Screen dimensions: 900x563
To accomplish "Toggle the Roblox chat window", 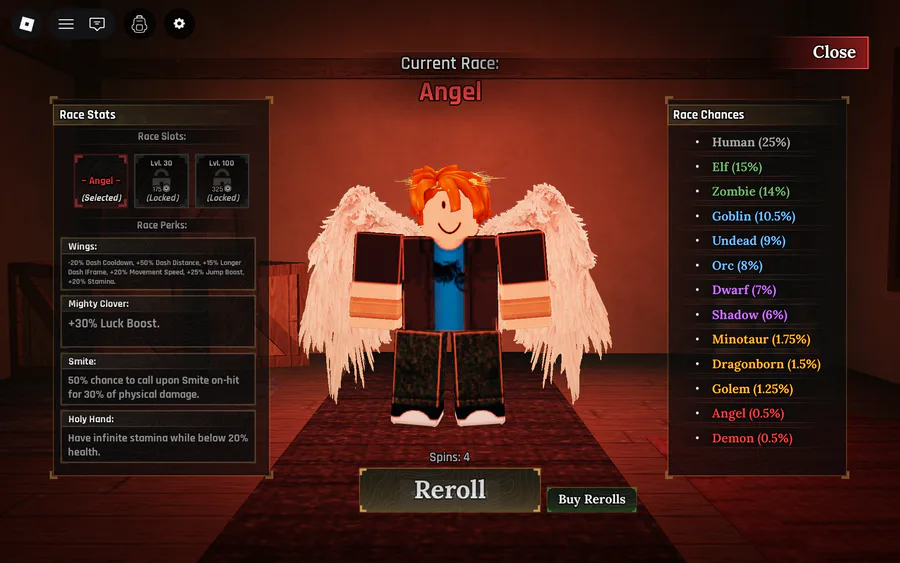I will click(97, 24).
